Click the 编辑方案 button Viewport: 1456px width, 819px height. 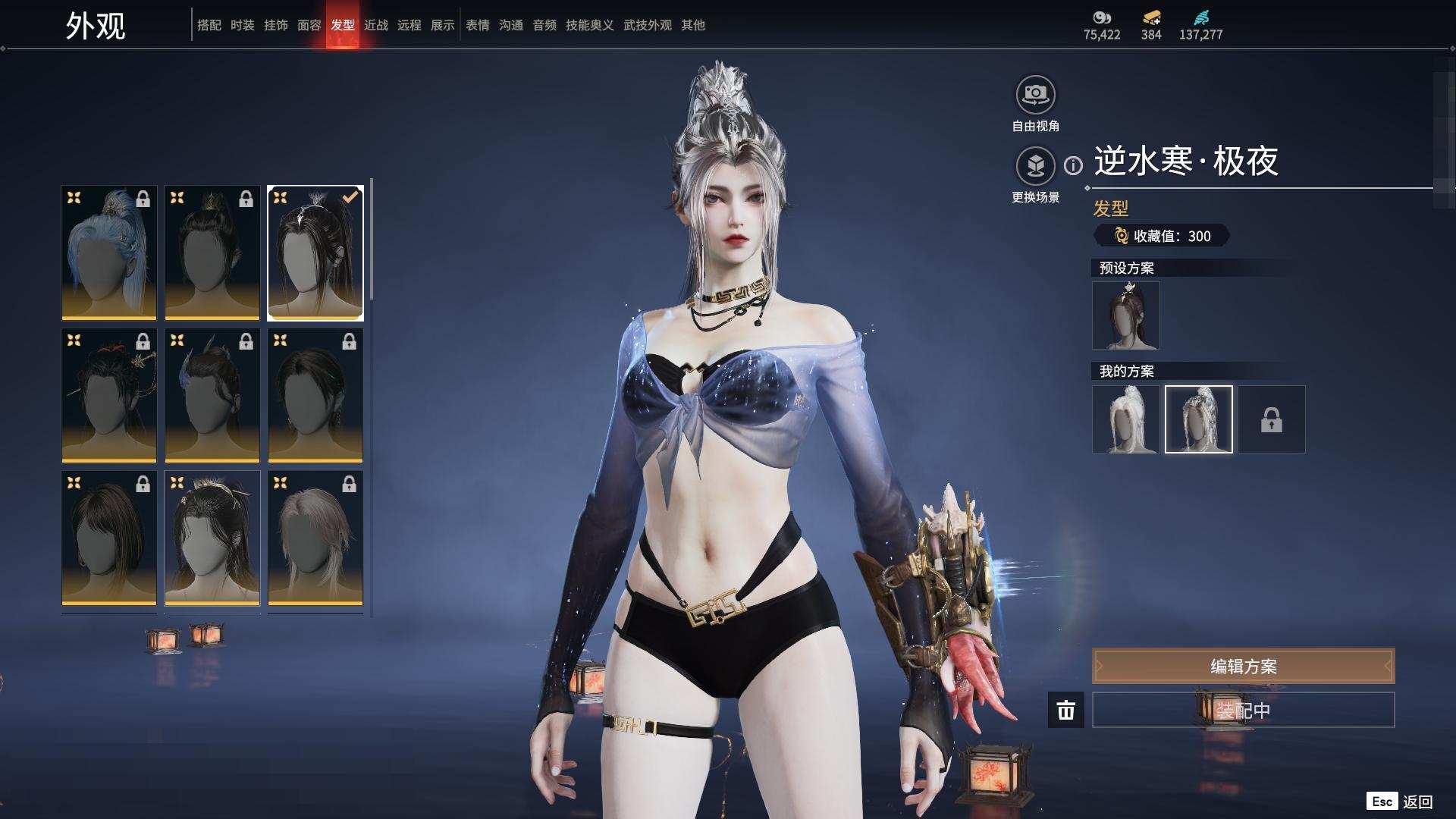tap(1243, 666)
